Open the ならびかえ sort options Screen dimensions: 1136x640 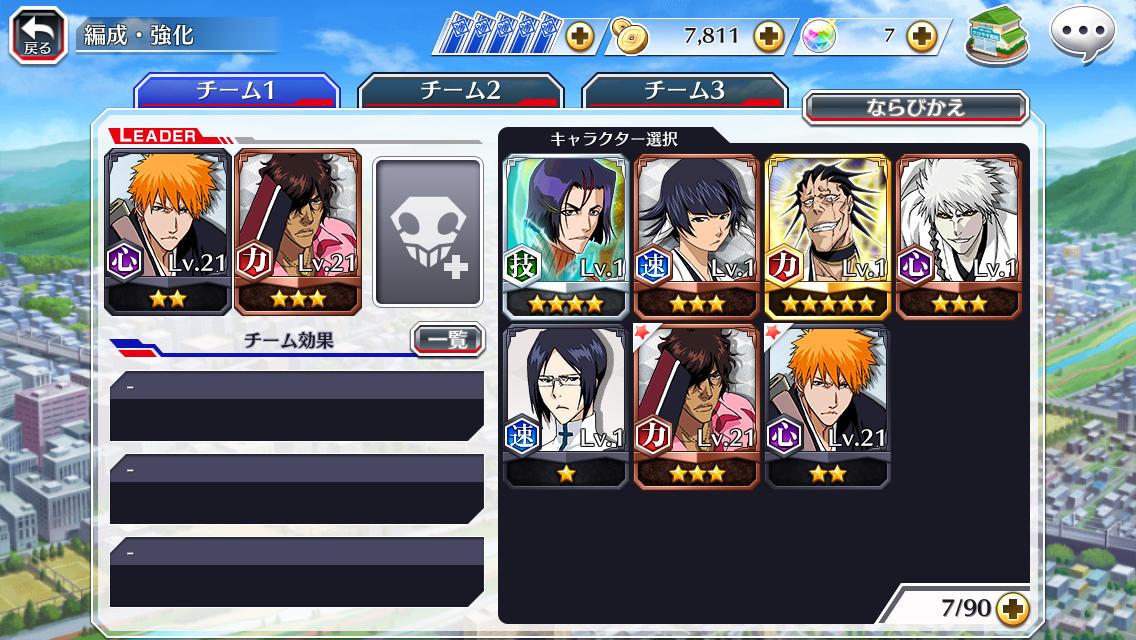tap(915, 107)
